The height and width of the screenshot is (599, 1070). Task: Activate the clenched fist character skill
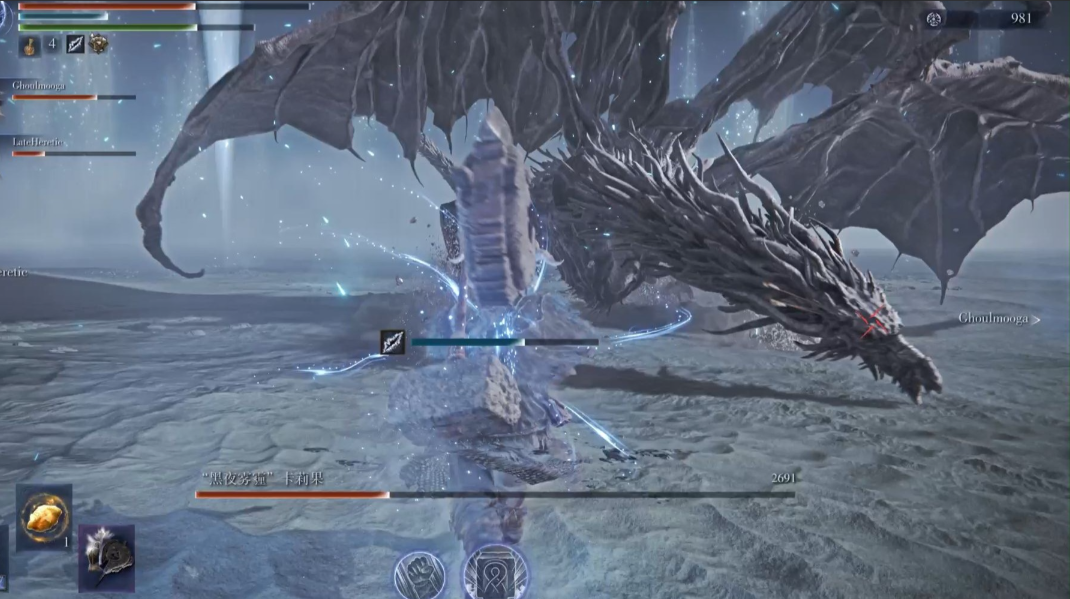pos(420,574)
